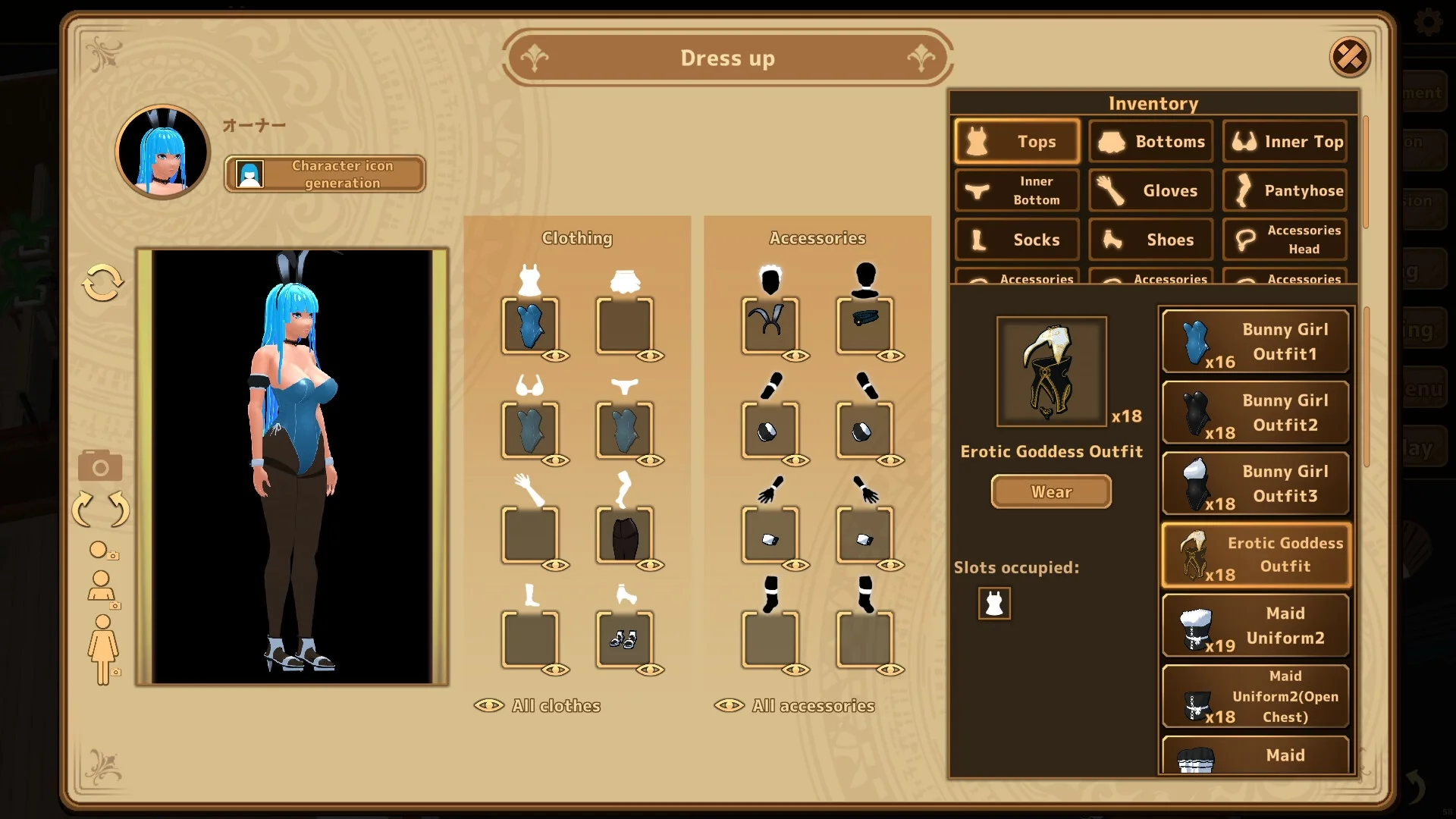The height and width of the screenshot is (819, 1456).
Task: Select Bunny Girl Outfit2 in the list
Action: coord(1256,413)
